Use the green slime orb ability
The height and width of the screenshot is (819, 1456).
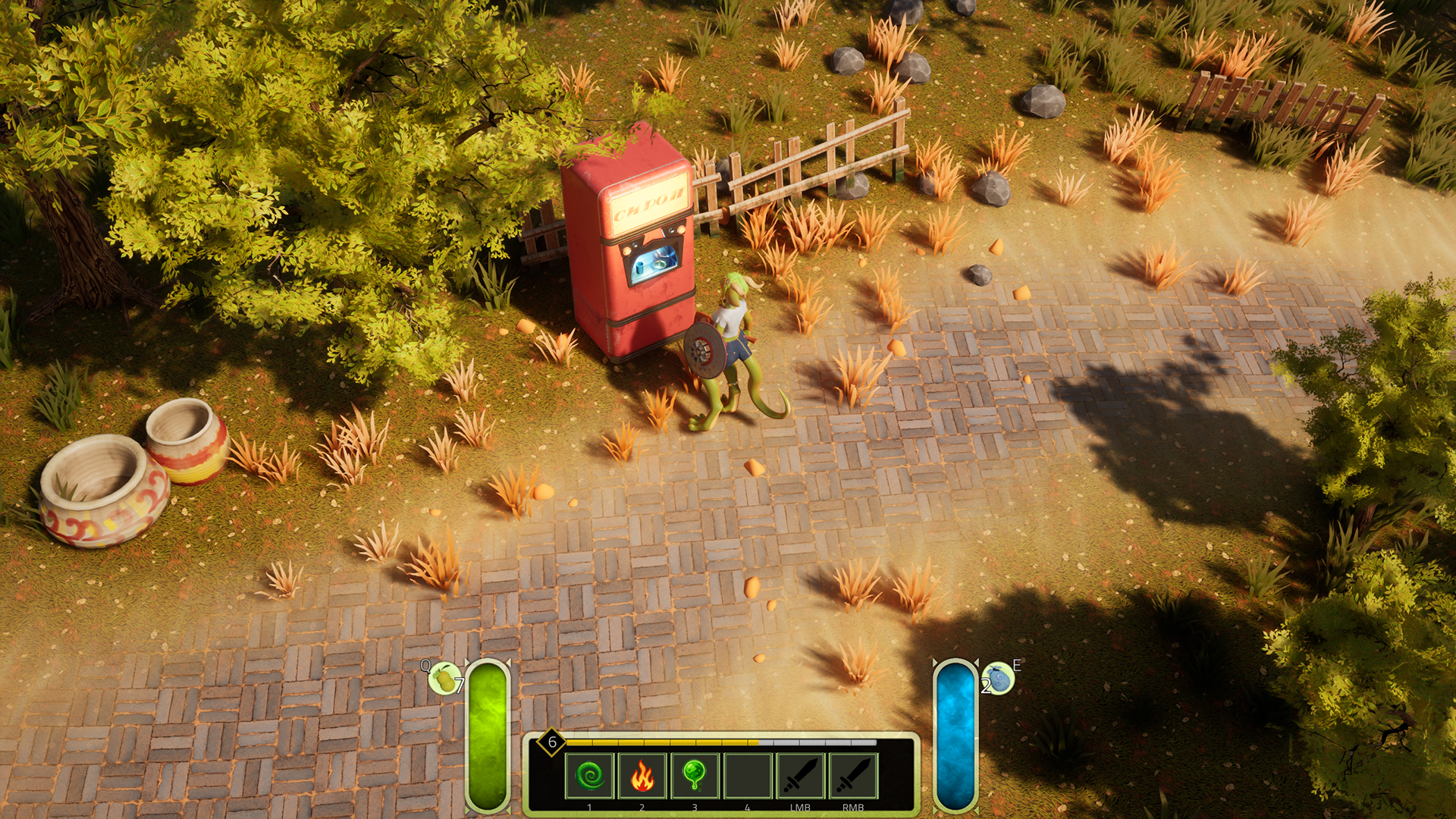[x=695, y=776]
